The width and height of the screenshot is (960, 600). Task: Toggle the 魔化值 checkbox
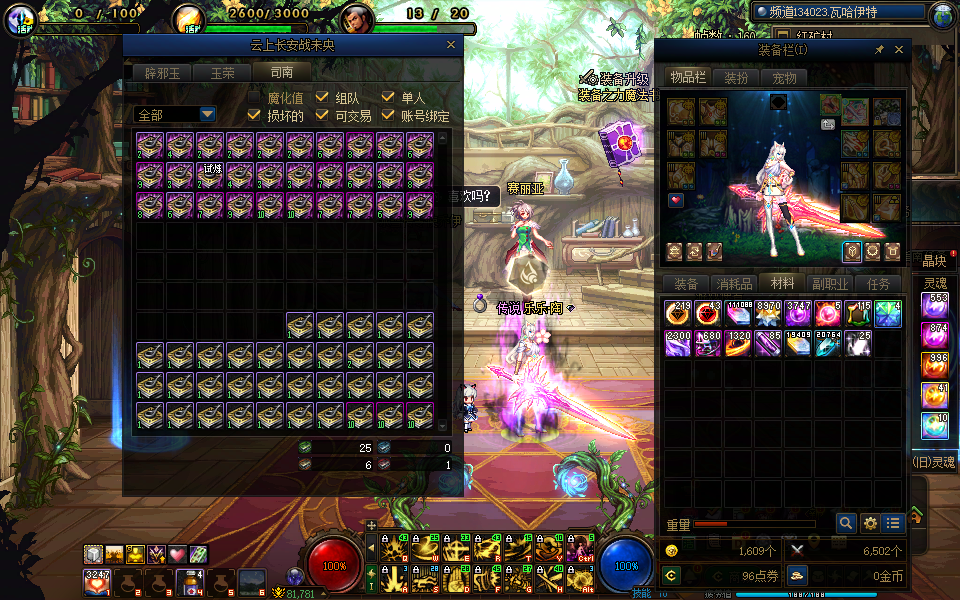(x=255, y=98)
